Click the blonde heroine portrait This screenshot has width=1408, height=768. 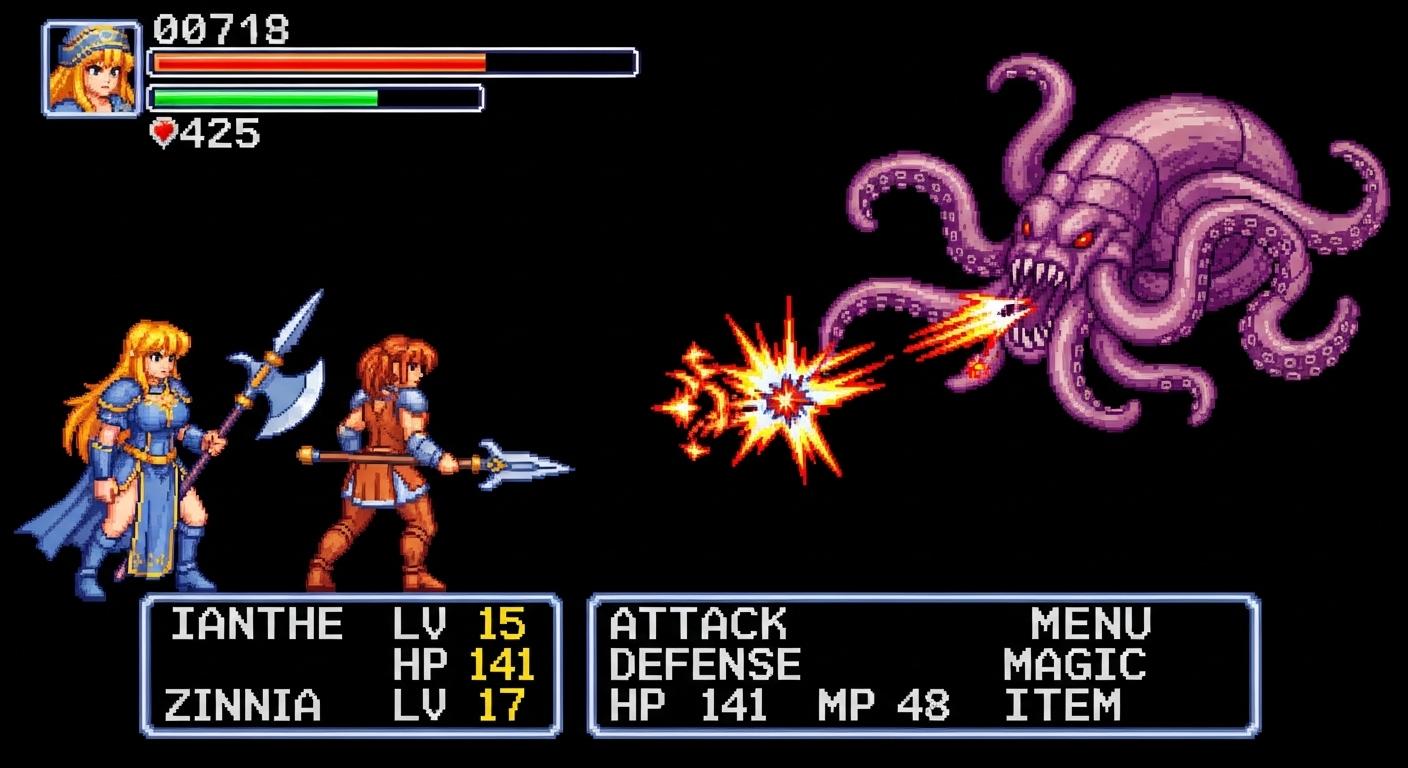(x=91, y=68)
